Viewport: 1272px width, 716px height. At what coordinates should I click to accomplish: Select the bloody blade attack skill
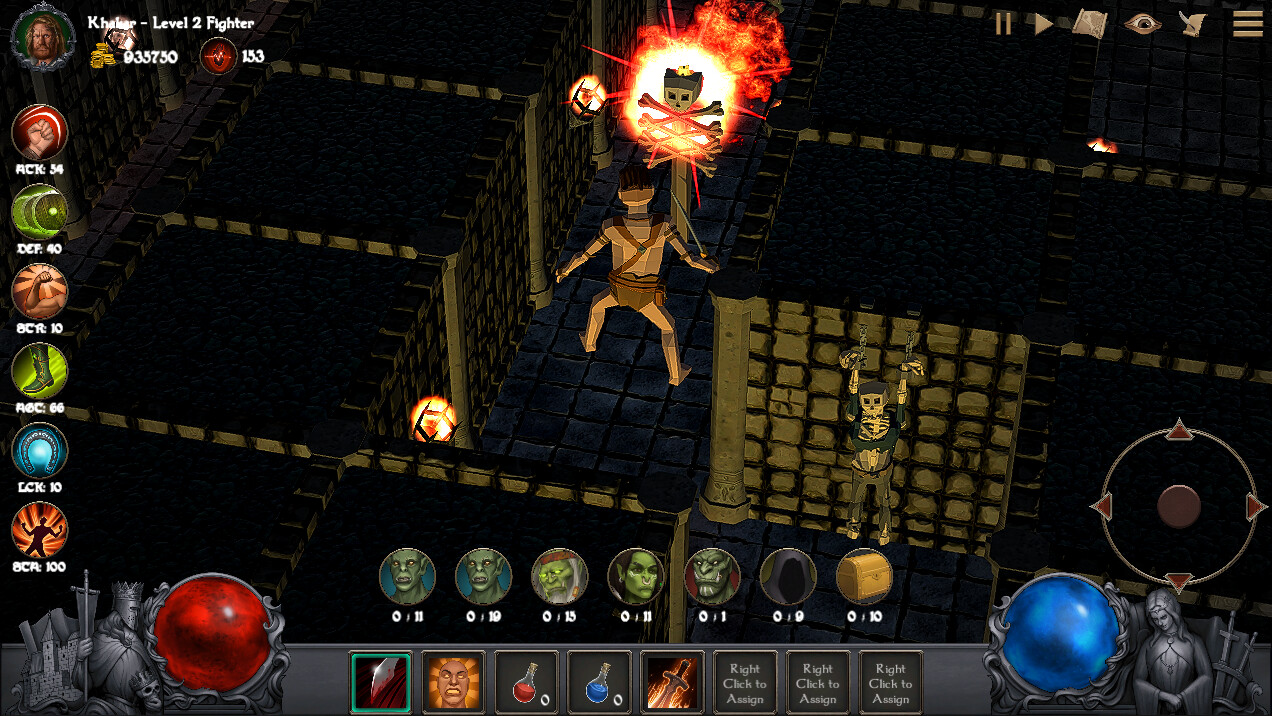pos(381,683)
